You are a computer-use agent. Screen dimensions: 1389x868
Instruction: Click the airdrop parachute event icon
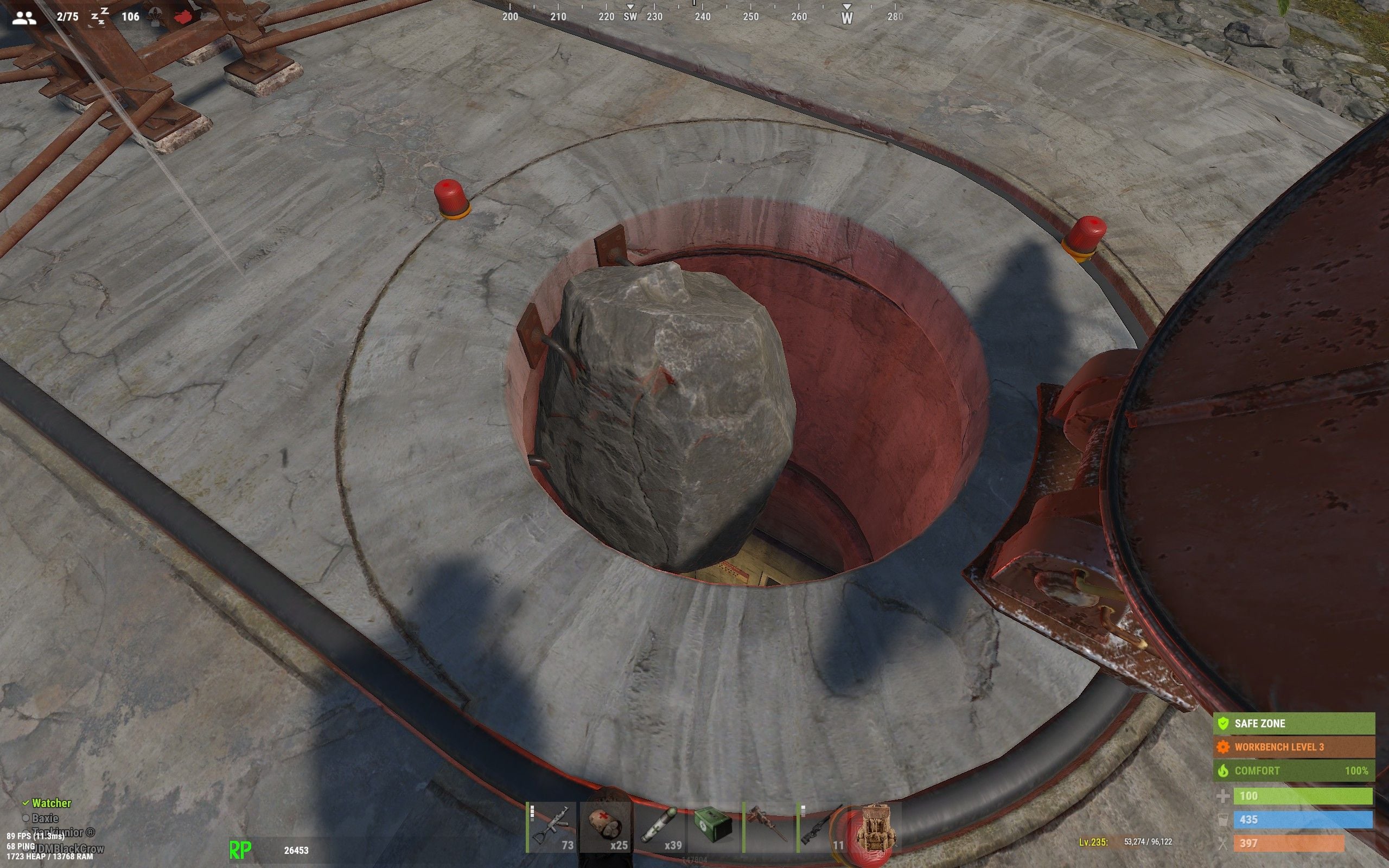coord(155,17)
